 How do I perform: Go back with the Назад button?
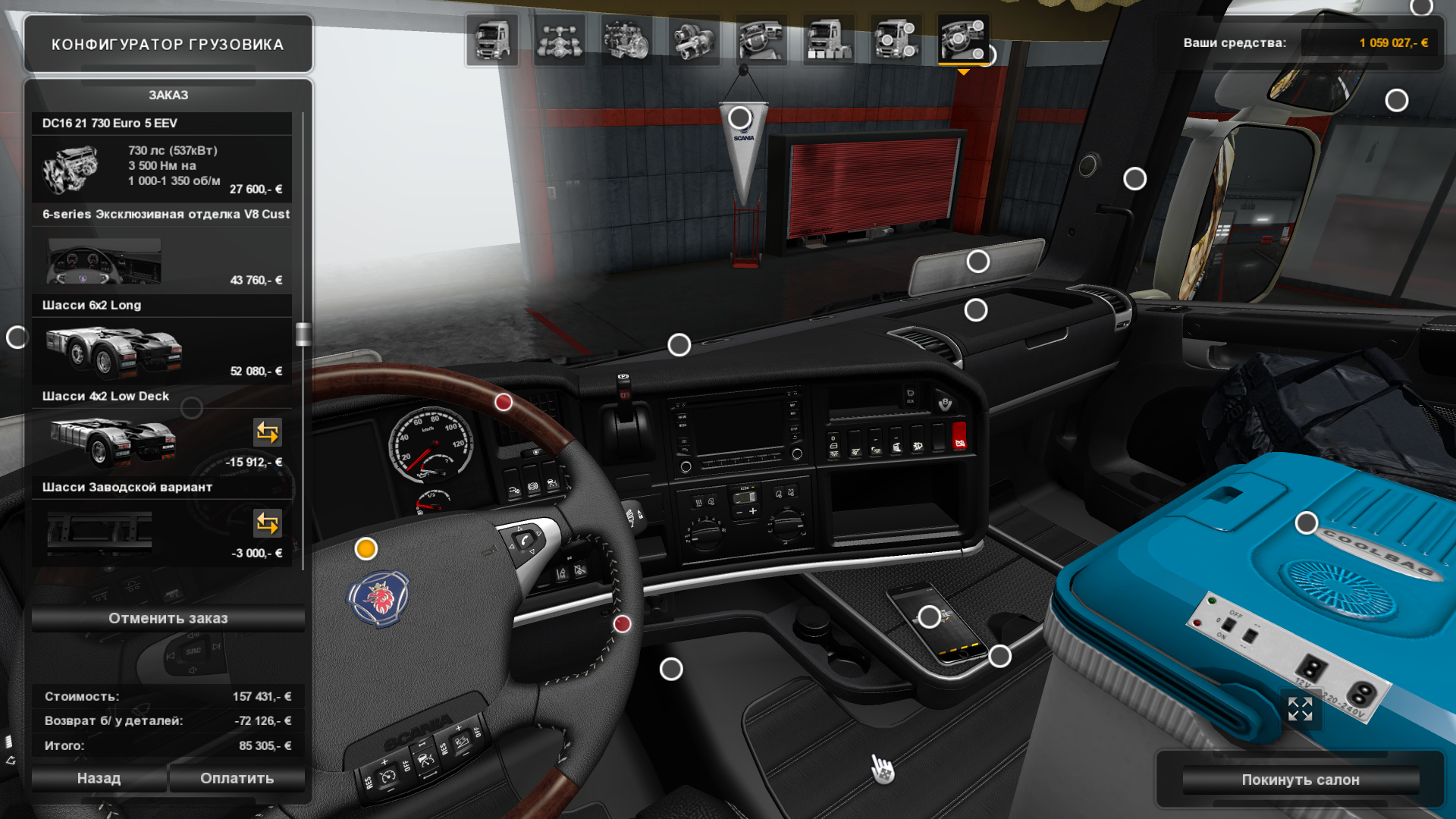click(x=99, y=778)
